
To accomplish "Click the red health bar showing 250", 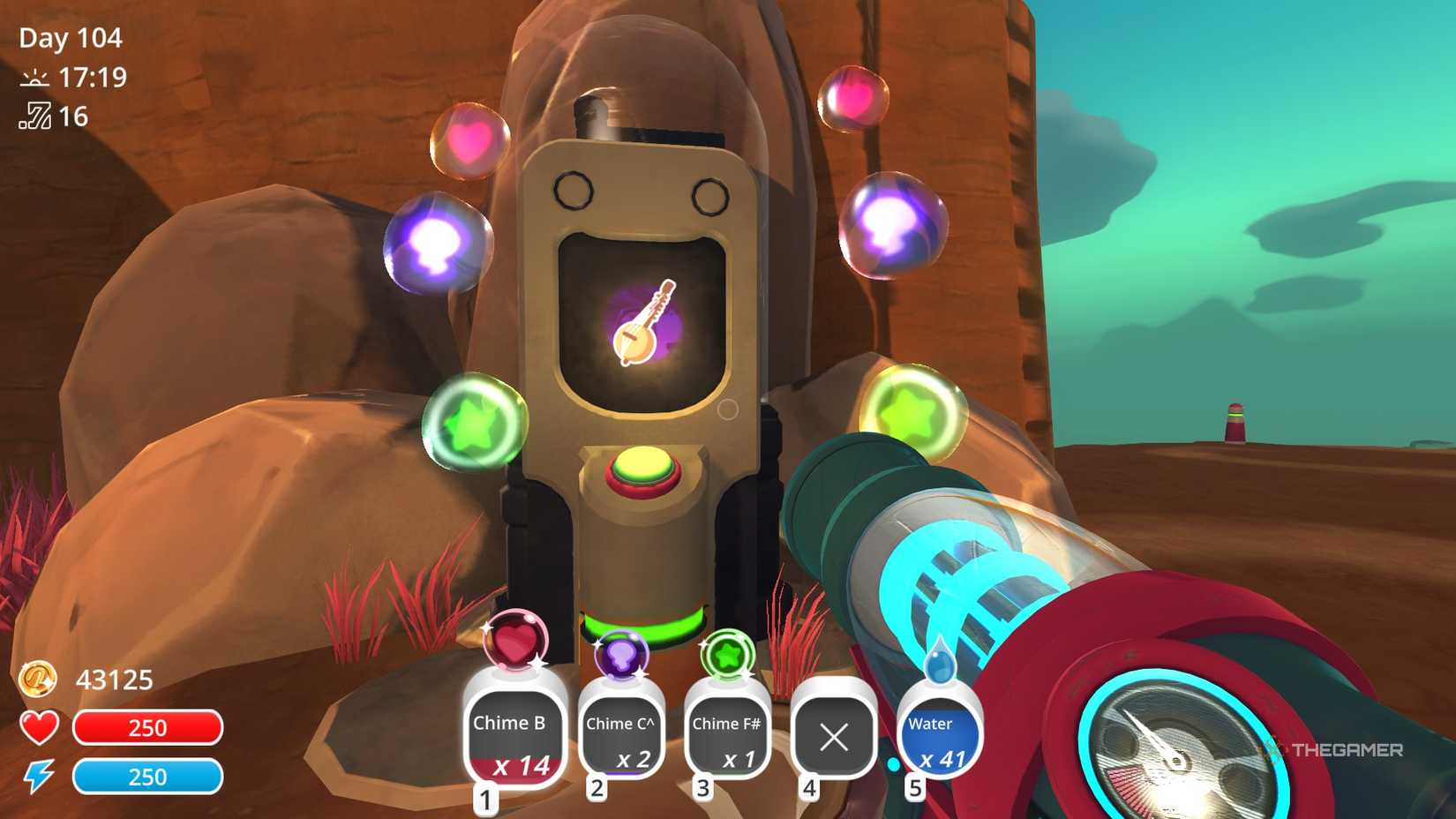I will pyautogui.click(x=148, y=728).
